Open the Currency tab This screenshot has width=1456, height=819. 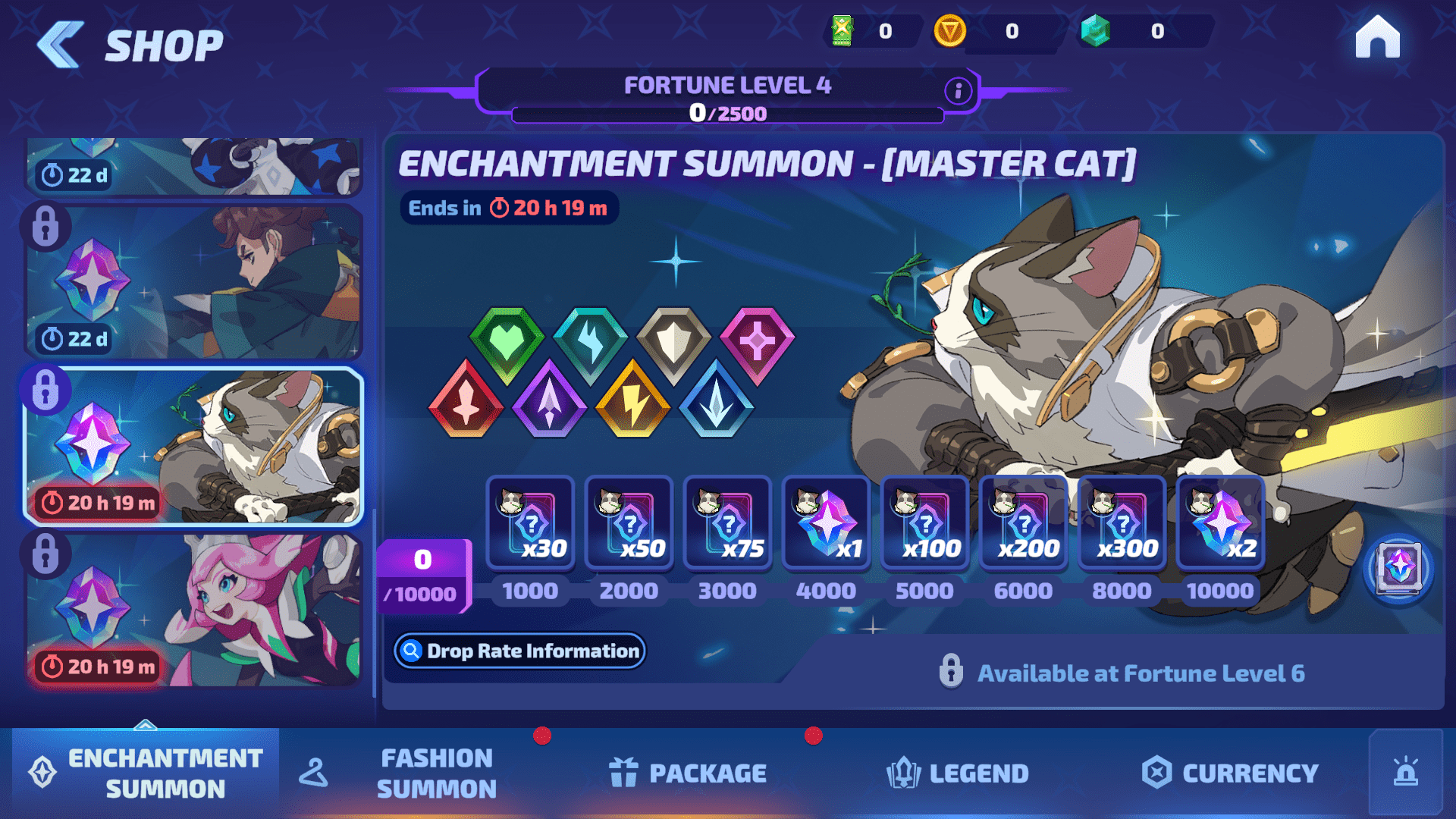1230,773
